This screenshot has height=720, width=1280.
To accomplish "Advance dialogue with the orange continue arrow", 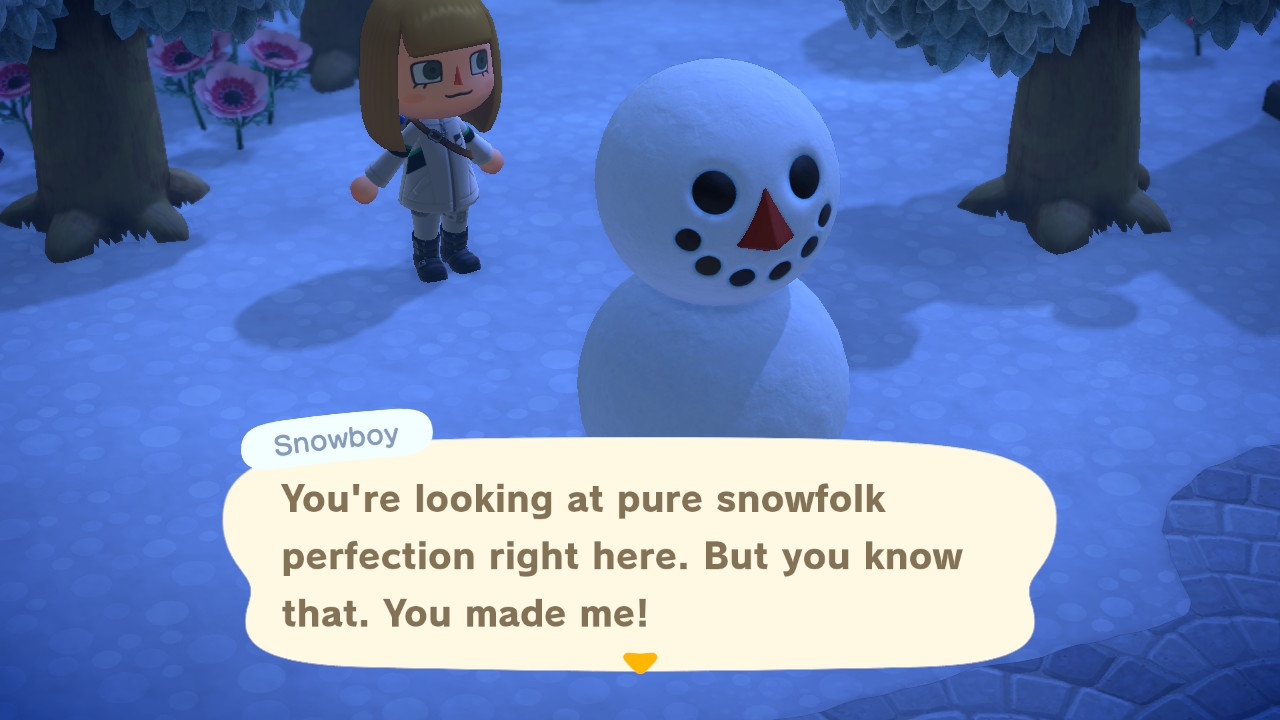I will click(640, 662).
